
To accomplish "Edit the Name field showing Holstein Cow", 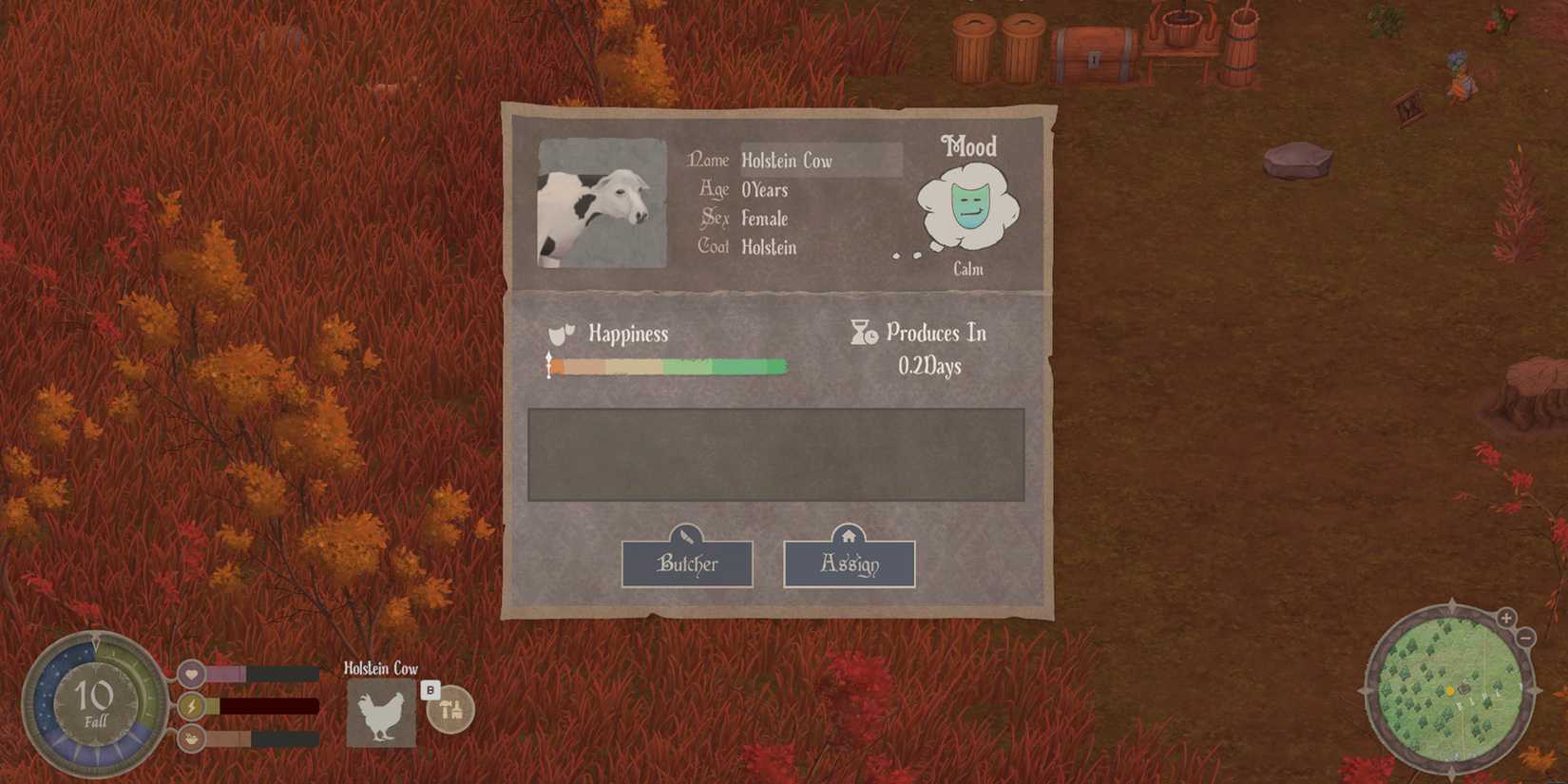I will point(817,161).
